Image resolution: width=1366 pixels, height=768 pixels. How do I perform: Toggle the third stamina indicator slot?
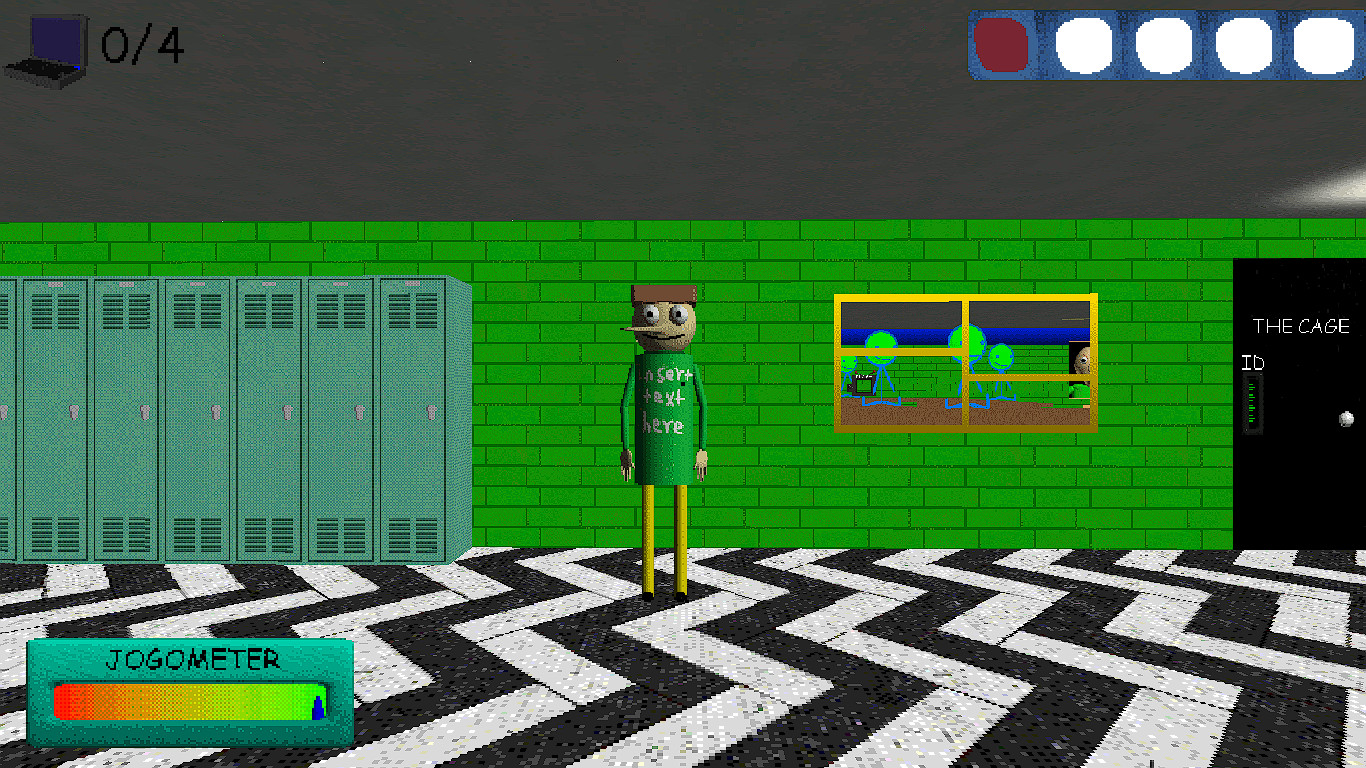click(x=1161, y=46)
